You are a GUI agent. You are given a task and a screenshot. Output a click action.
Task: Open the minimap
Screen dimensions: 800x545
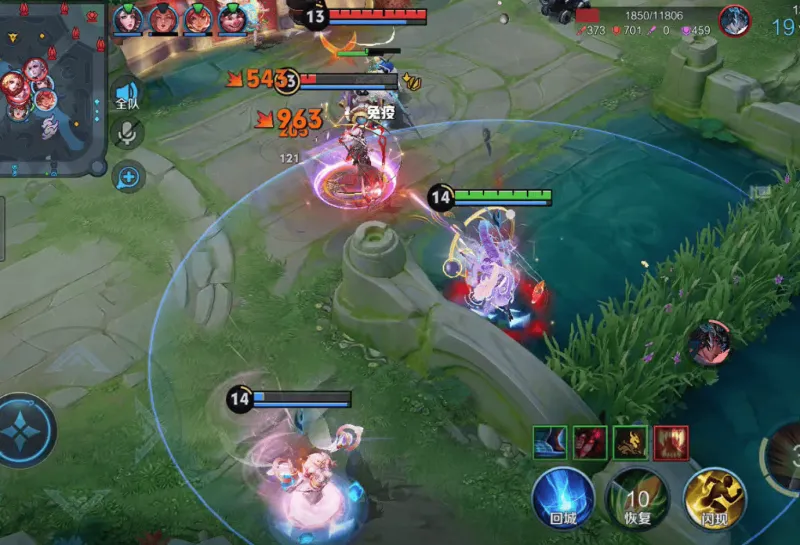pyautogui.click(x=52, y=87)
